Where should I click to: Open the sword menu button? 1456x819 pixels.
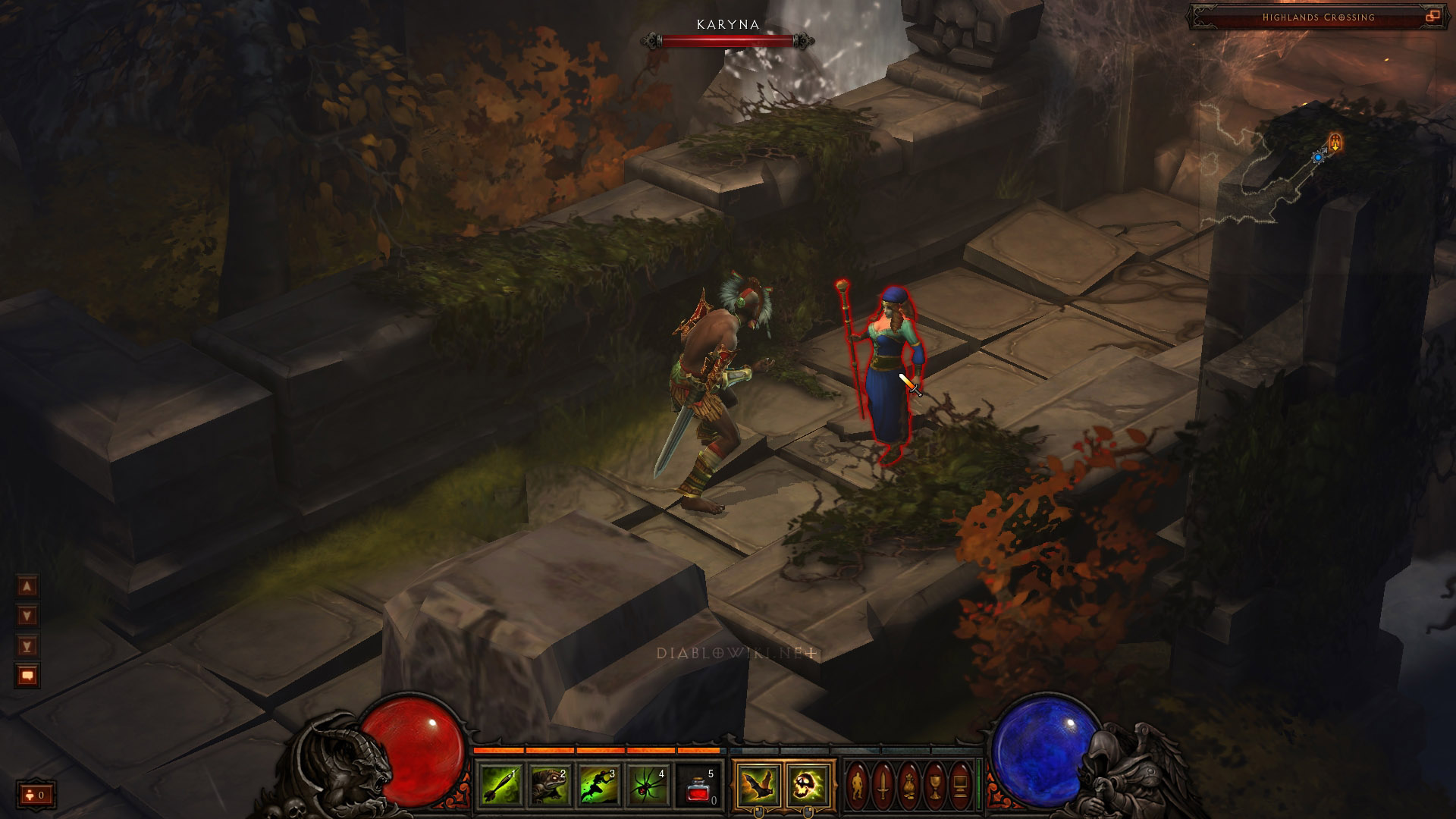pos(883,785)
